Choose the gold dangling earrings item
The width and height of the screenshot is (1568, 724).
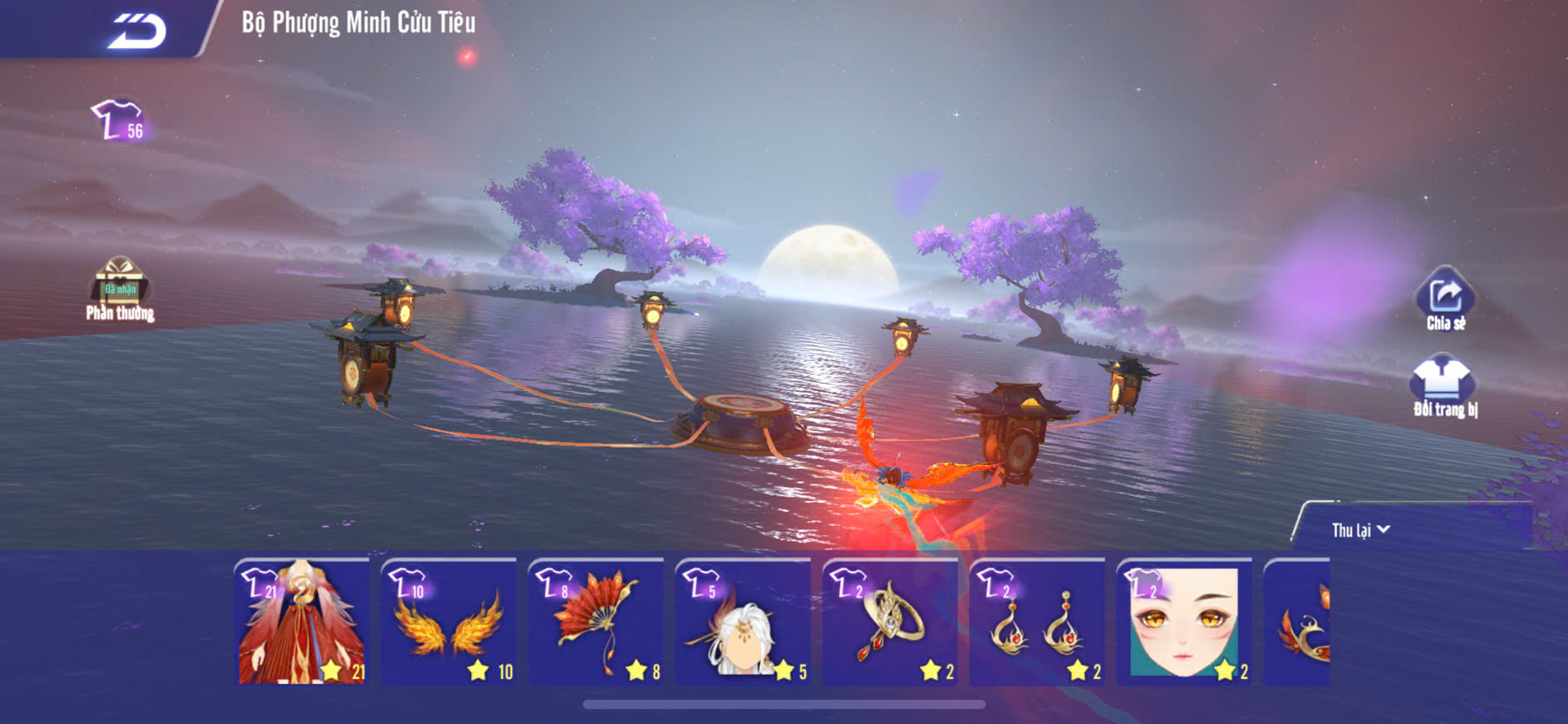point(1037,622)
